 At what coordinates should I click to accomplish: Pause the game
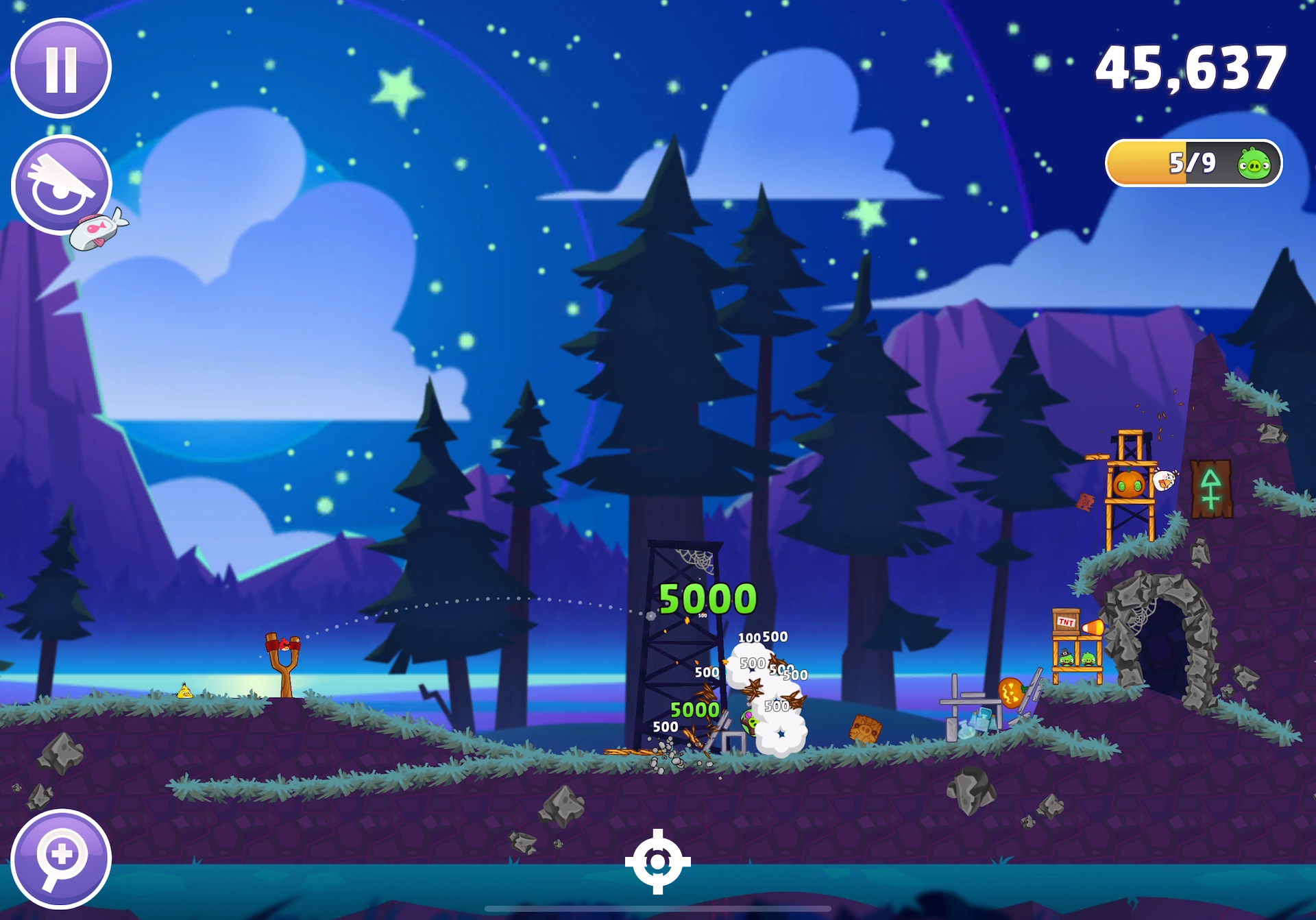[61, 68]
